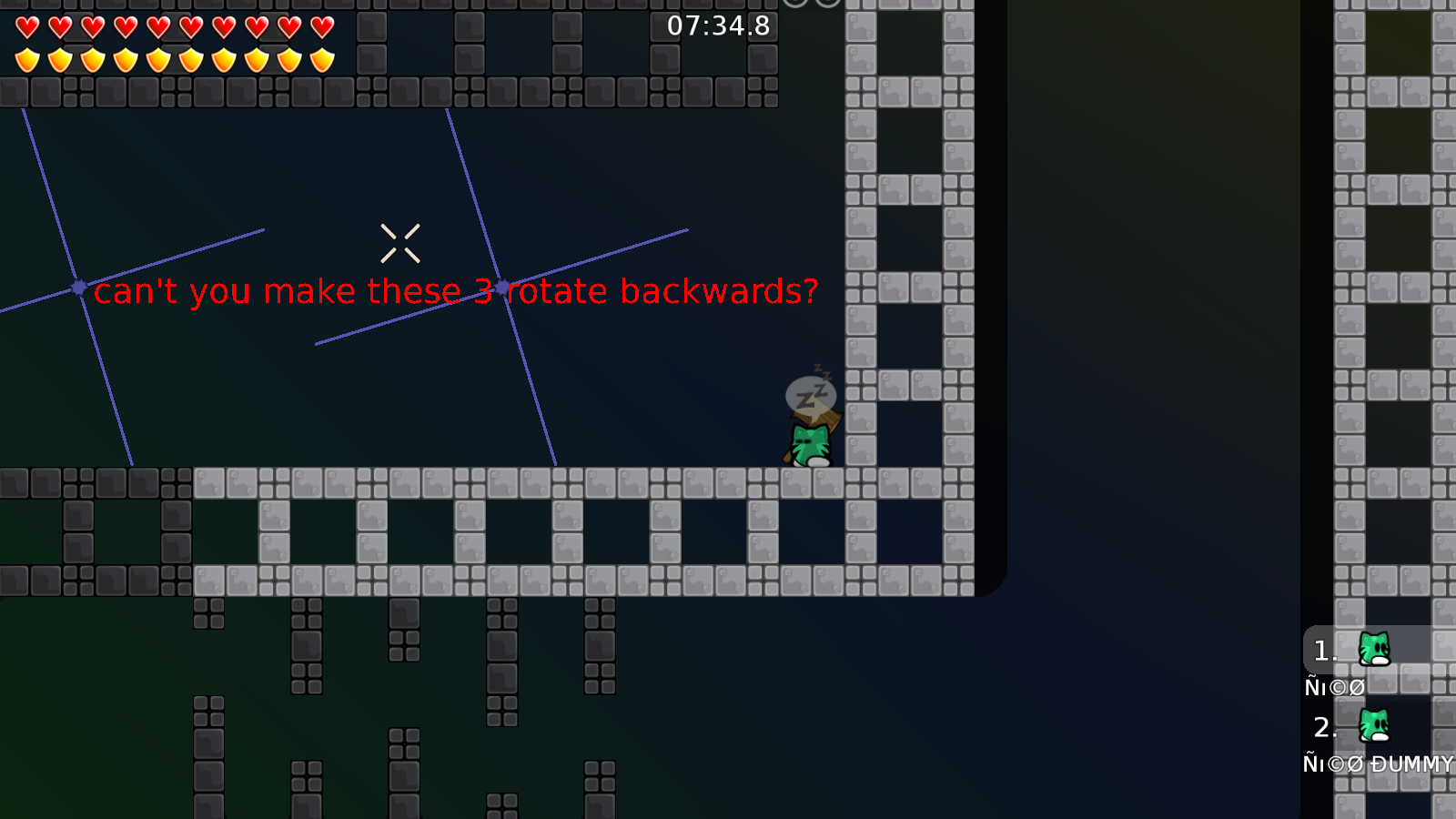Select the crosshair in the play area
This screenshot has width=1456, height=819.
click(400, 241)
